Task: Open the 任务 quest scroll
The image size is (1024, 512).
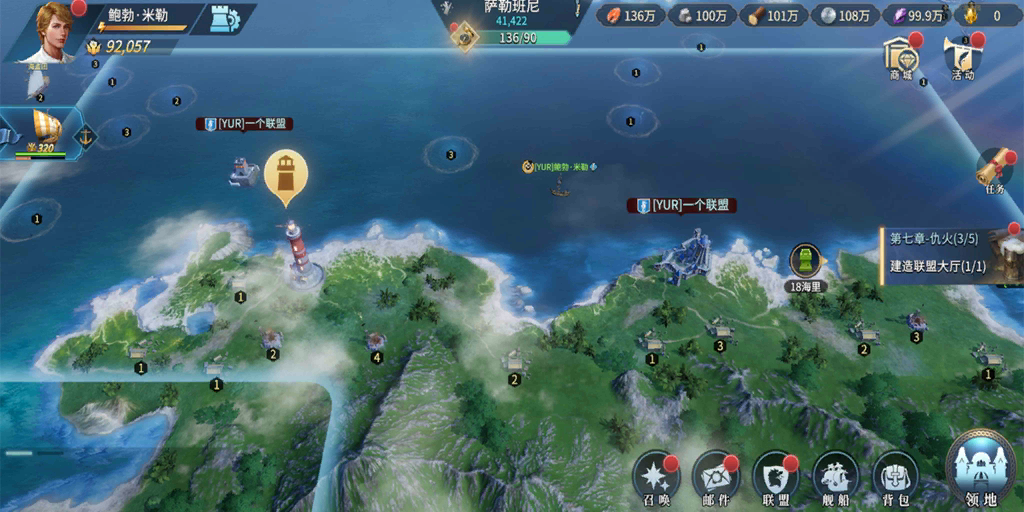Action: point(994,171)
